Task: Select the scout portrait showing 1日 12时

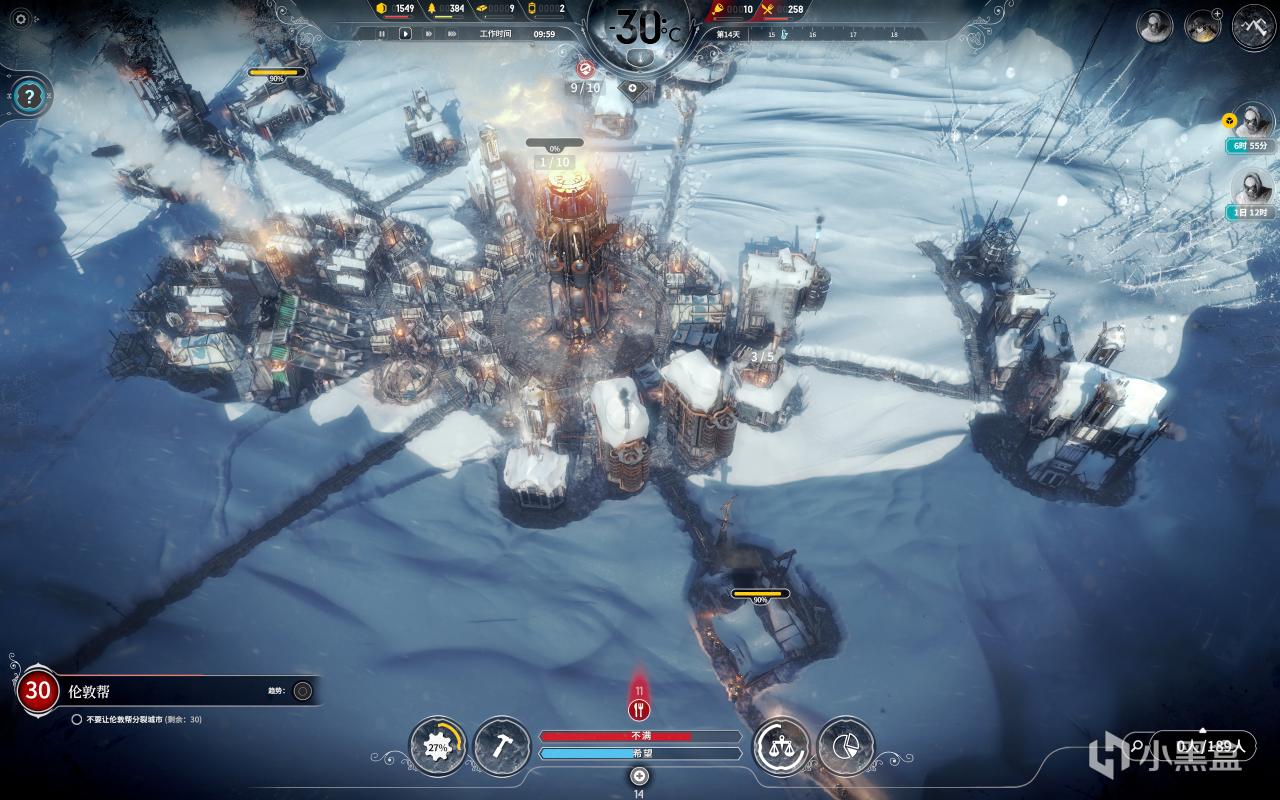Action: [x=1250, y=187]
